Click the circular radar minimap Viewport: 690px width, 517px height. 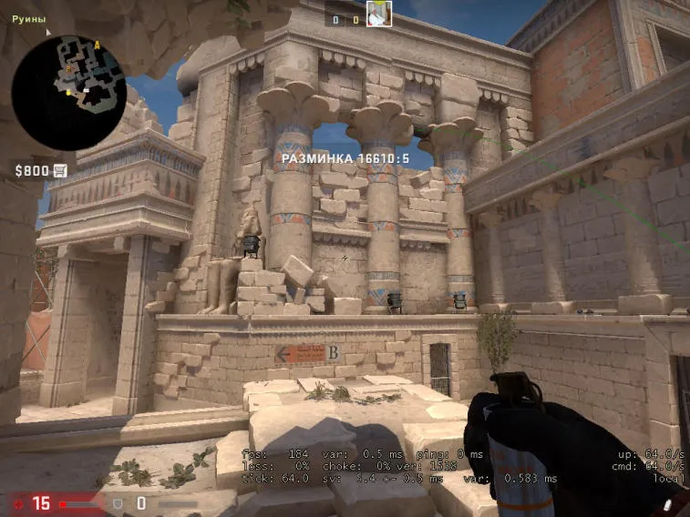click(x=68, y=93)
